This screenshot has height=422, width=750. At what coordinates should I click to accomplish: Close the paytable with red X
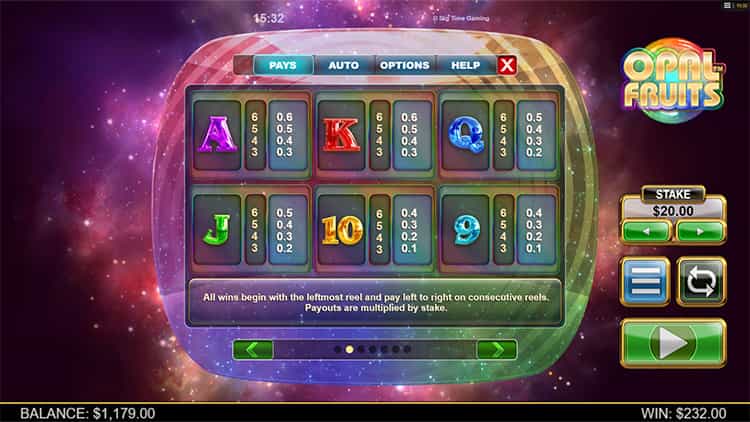507,66
